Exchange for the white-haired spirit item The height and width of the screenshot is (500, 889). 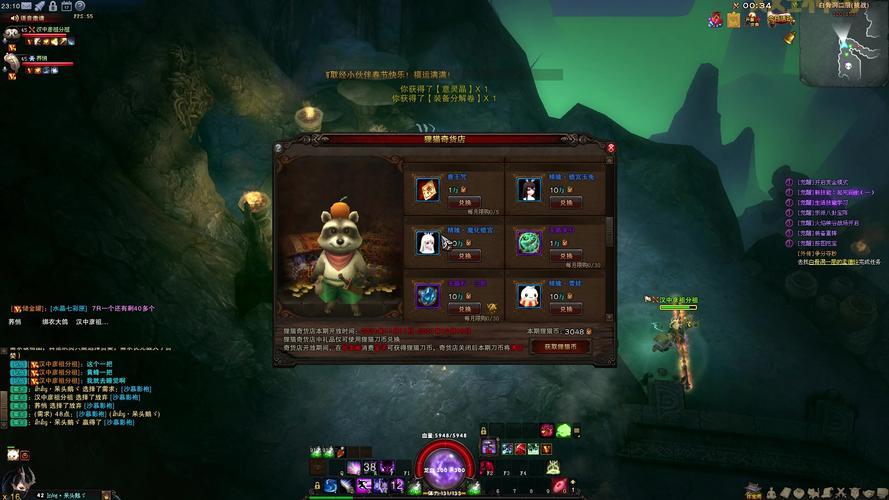(463, 255)
